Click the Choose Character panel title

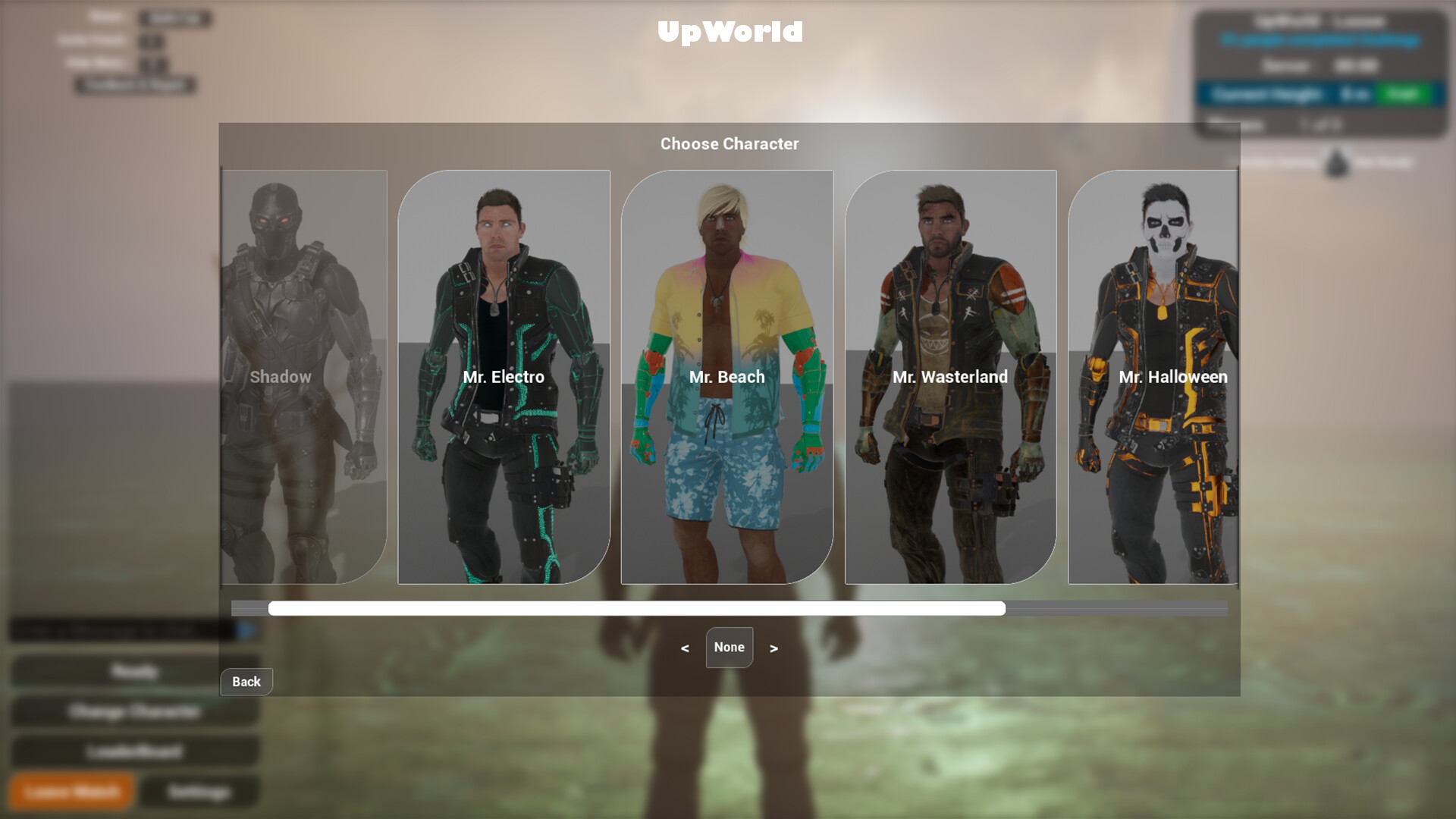[x=729, y=144]
